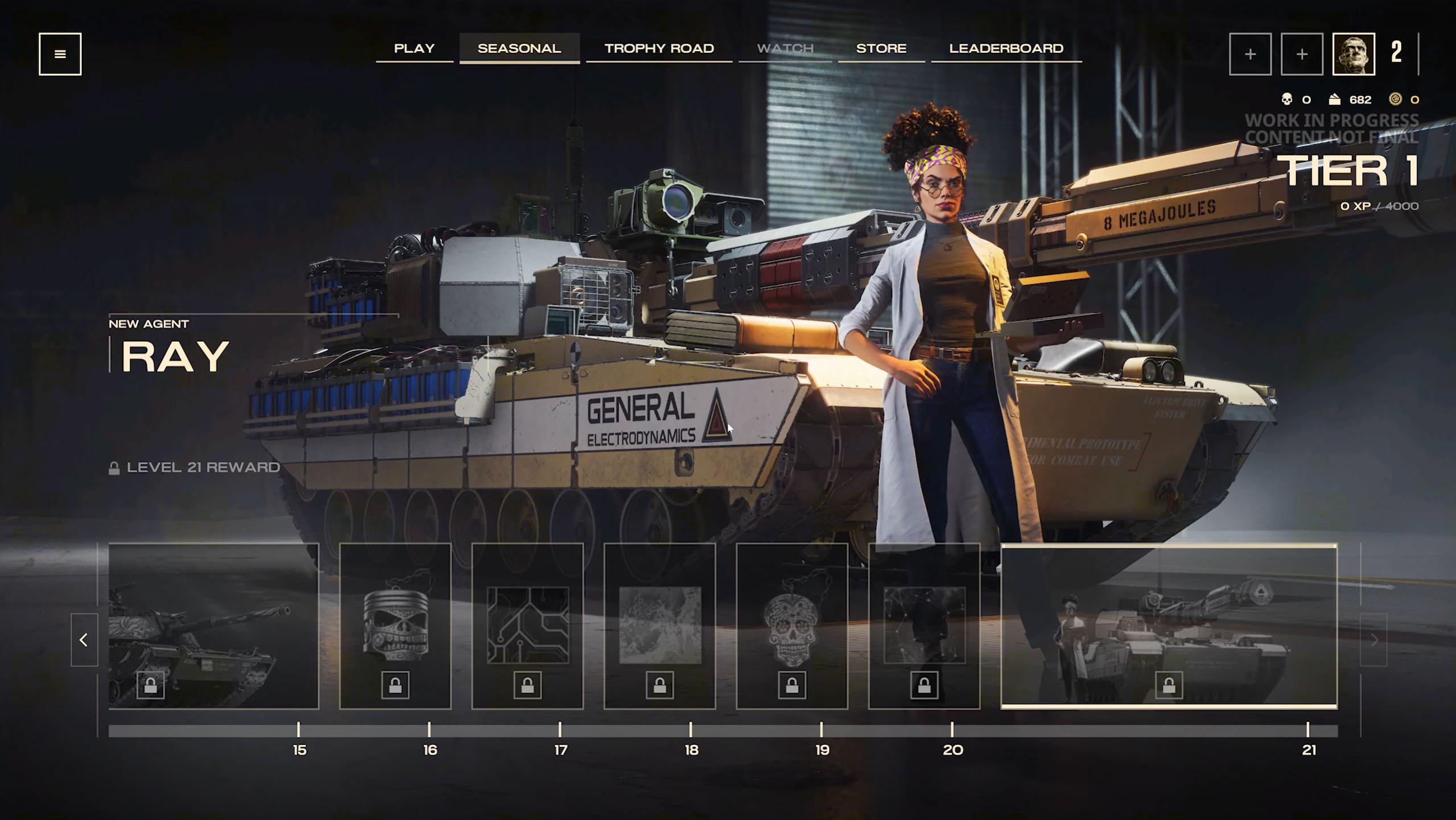Image resolution: width=1456 pixels, height=820 pixels.
Task: Show next season rewards with right arrow
Action: (x=1373, y=640)
